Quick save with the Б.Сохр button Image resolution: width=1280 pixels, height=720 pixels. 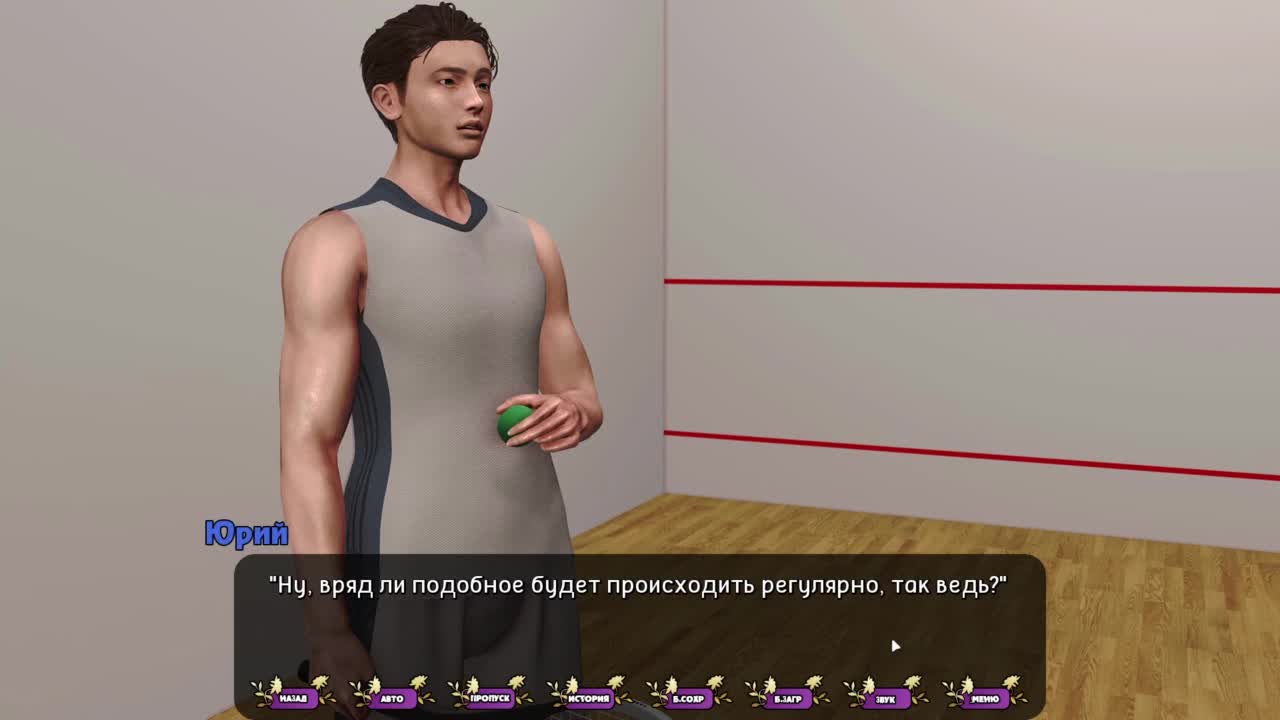[688, 697]
